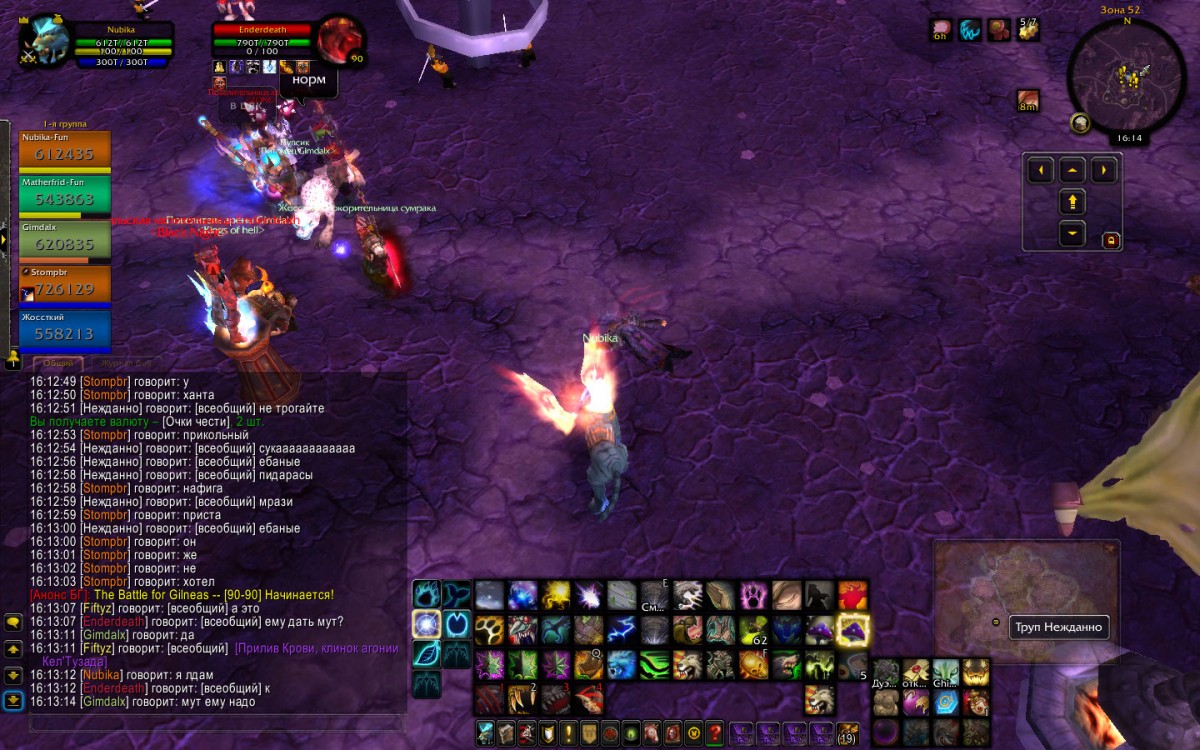Open the chat bubble menu button
The height and width of the screenshot is (750, 1200).
pyautogui.click(x=13, y=623)
